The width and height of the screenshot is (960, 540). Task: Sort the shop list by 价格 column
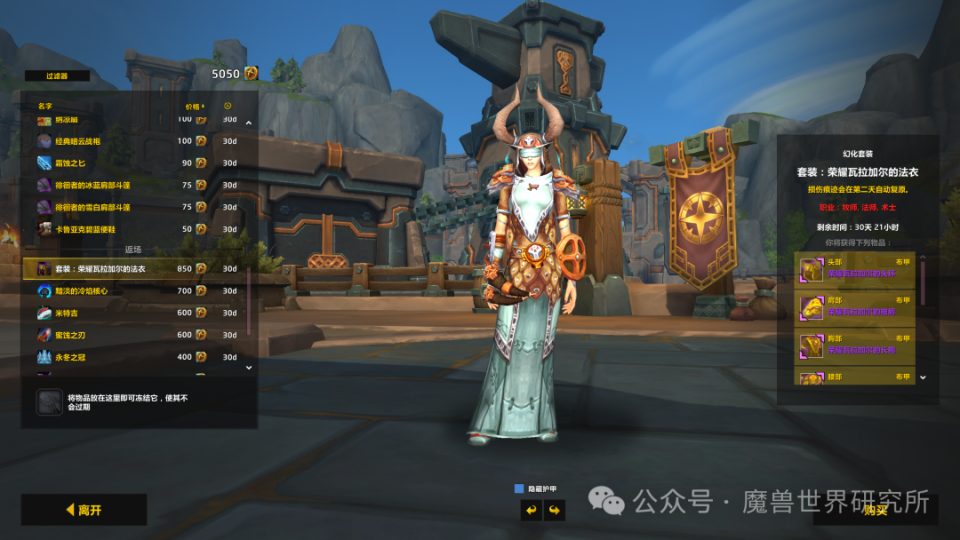194,105
